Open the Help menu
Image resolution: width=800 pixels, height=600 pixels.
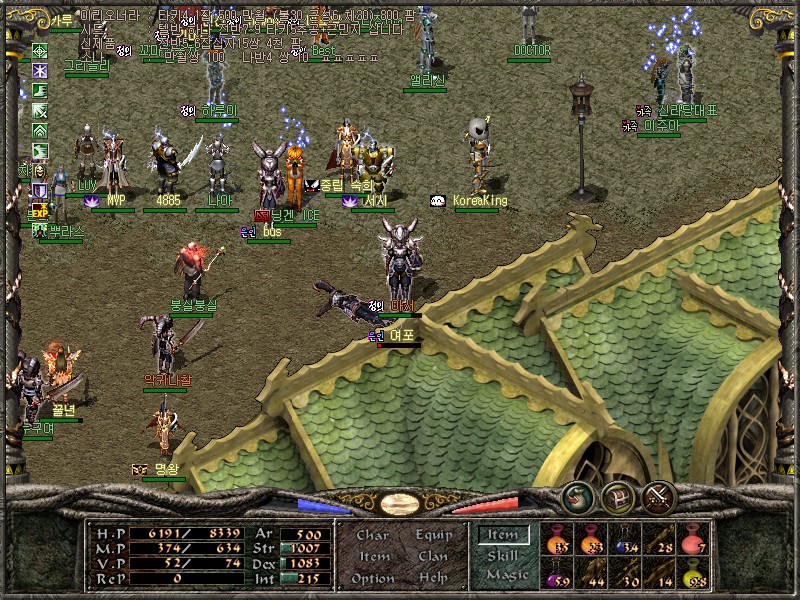click(x=432, y=578)
